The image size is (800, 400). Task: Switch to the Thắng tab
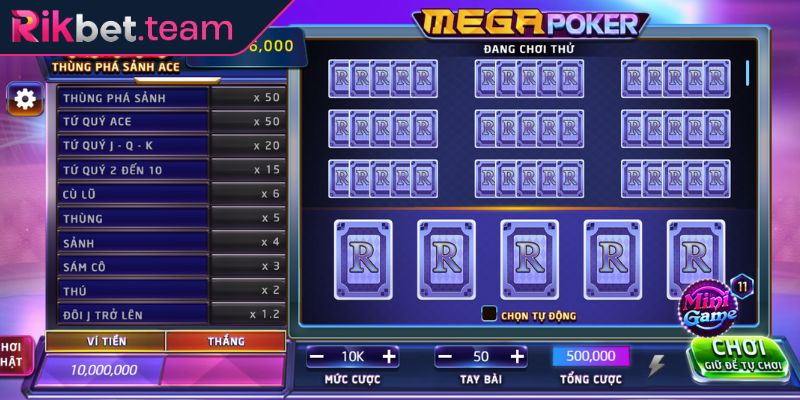pos(226,342)
